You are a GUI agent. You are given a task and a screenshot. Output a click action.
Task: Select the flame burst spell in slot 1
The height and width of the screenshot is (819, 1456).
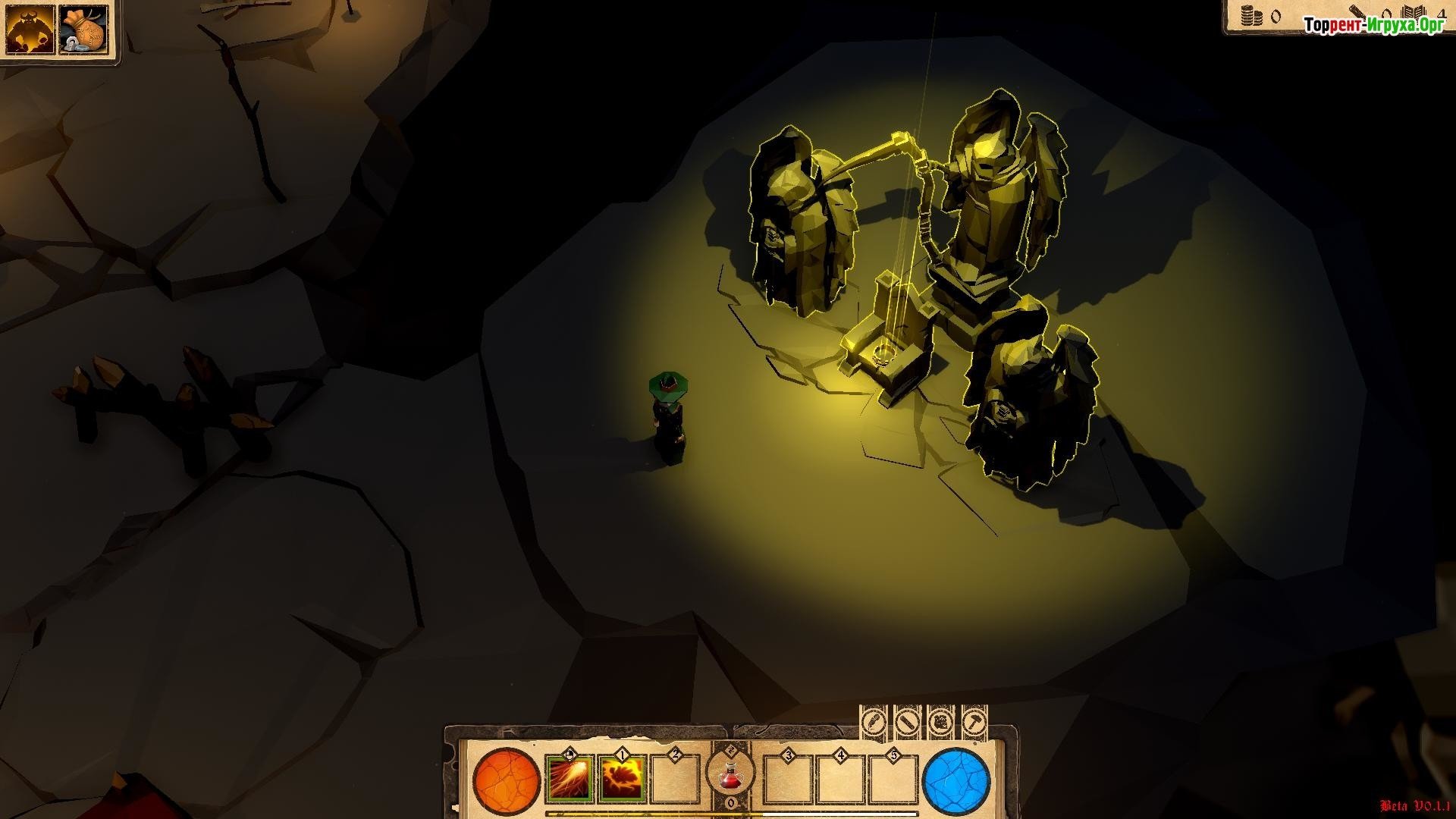point(623,779)
